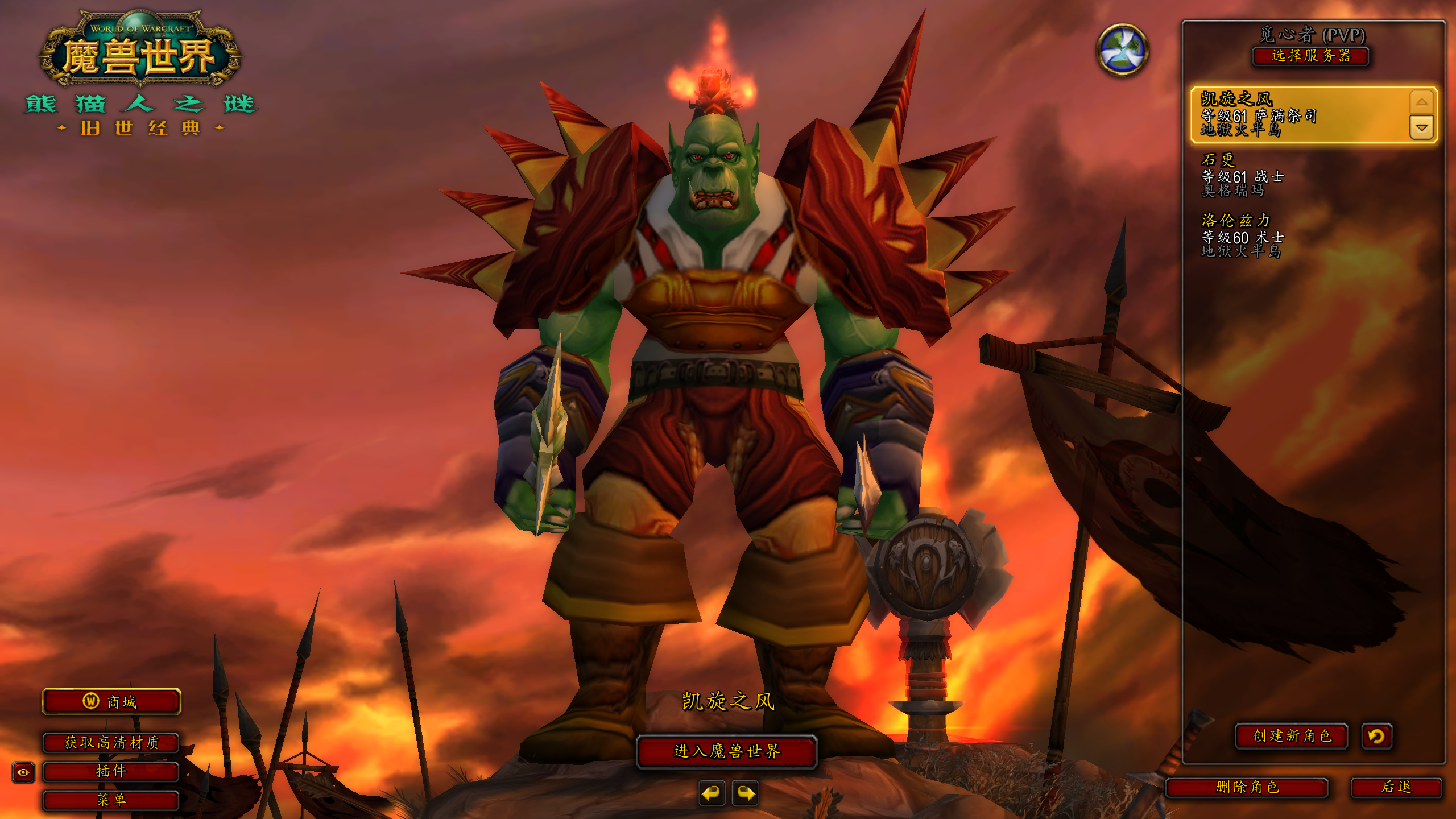Click 进入魔兽世界 to enter the world
The height and width of the screenshot is (819, 1456).
tap(726, 751)
